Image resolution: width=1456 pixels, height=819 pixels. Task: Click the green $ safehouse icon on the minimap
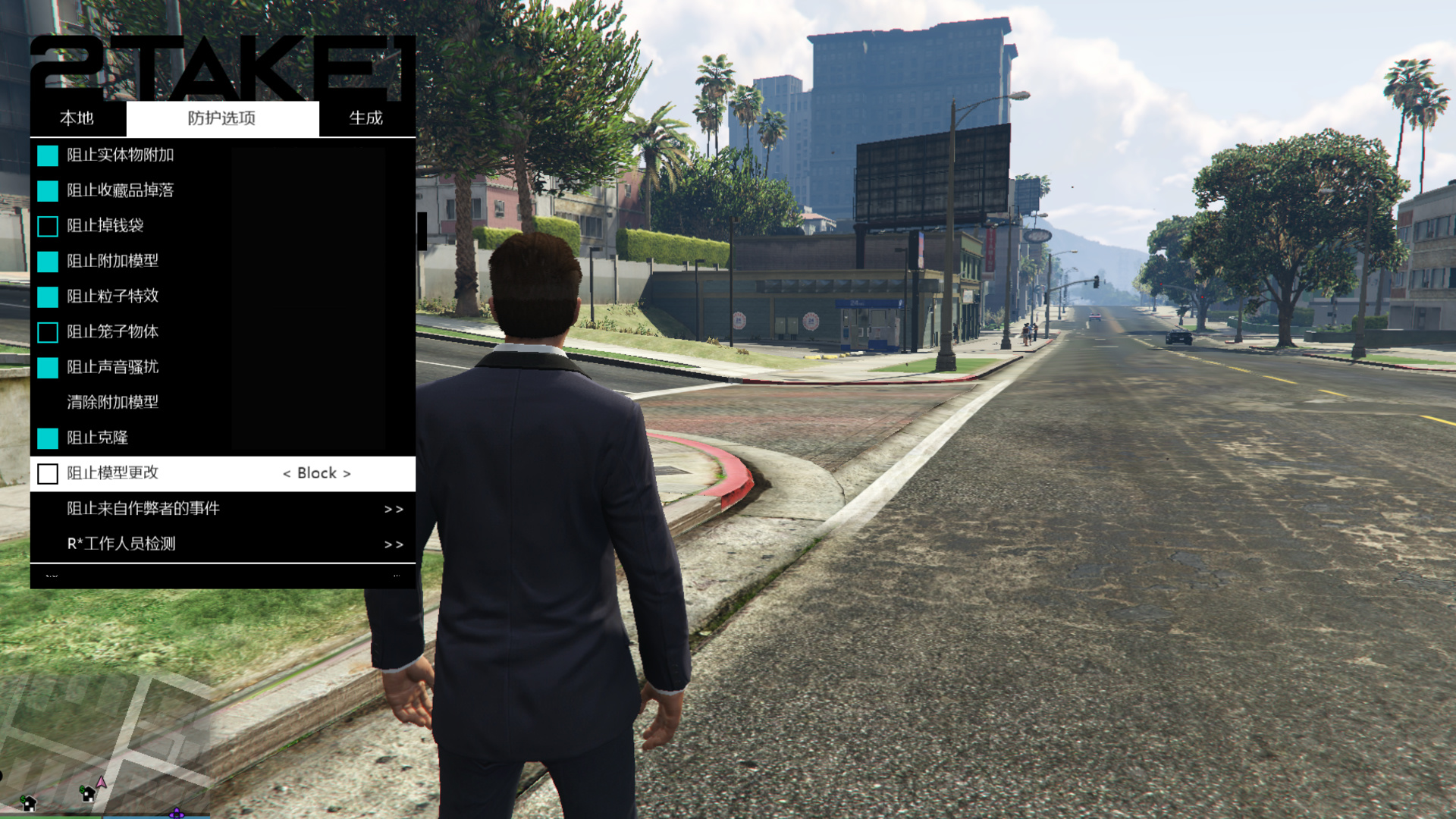86,794
